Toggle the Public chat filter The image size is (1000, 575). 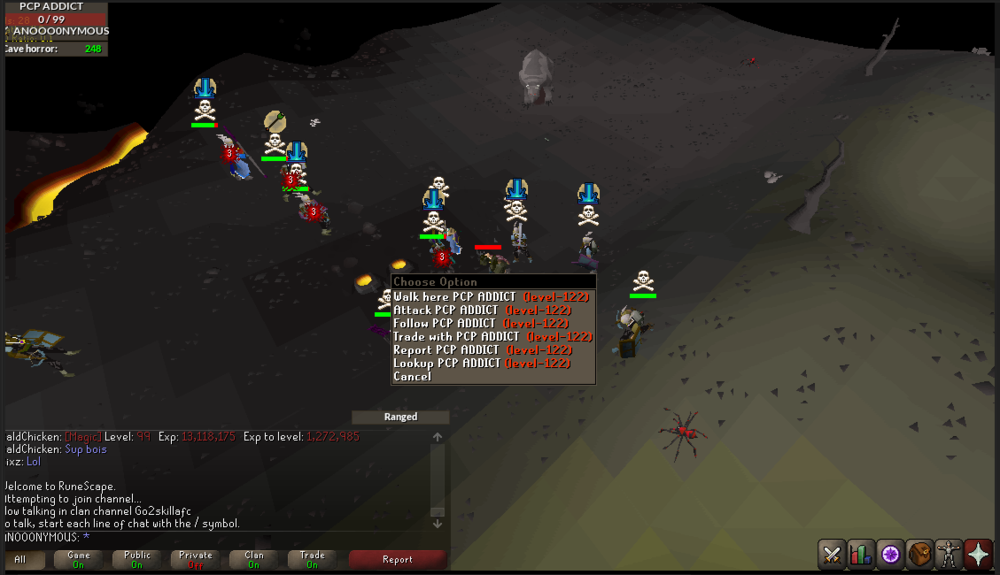[137, 559]
